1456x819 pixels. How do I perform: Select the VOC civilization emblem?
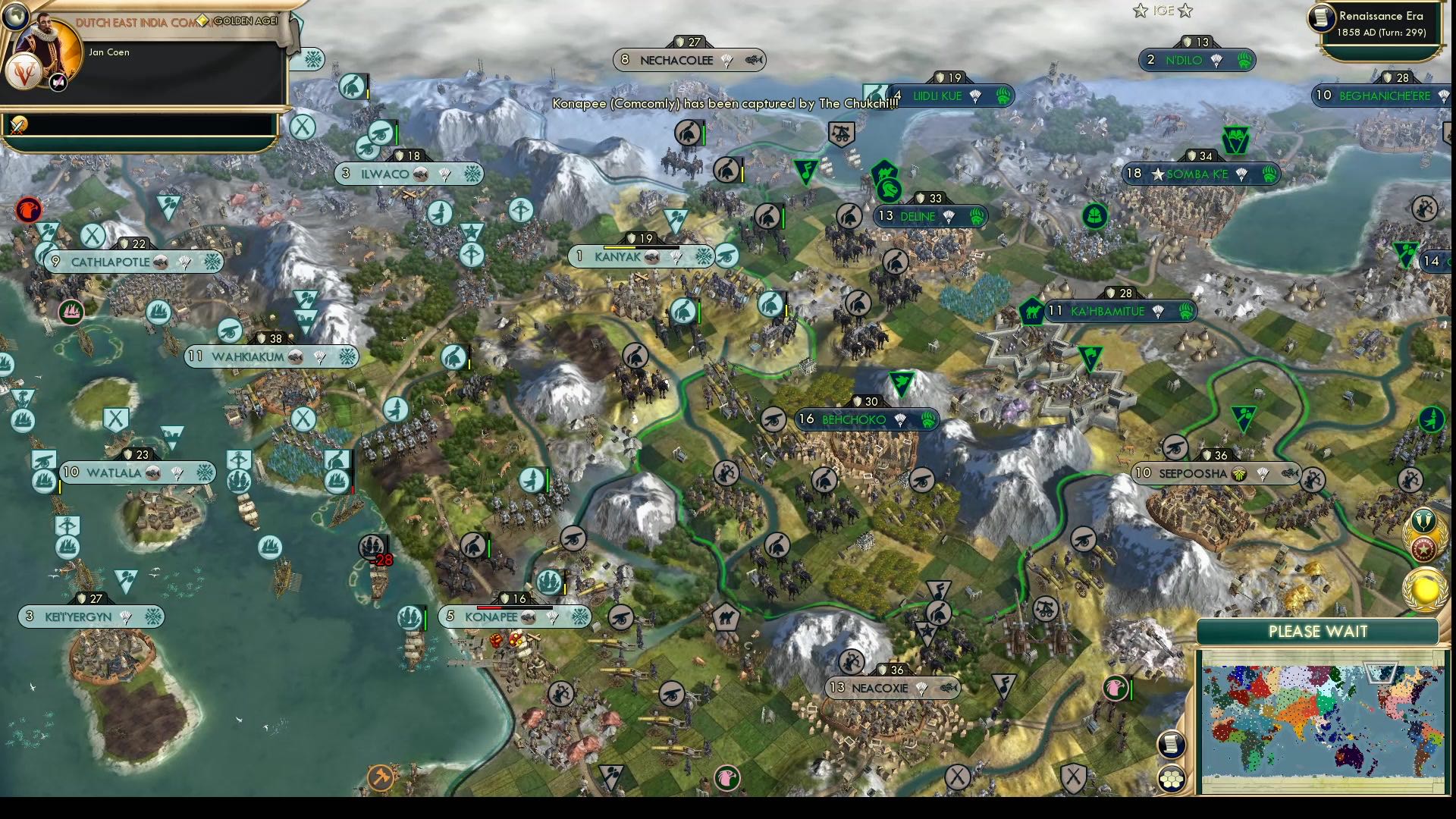24,71
